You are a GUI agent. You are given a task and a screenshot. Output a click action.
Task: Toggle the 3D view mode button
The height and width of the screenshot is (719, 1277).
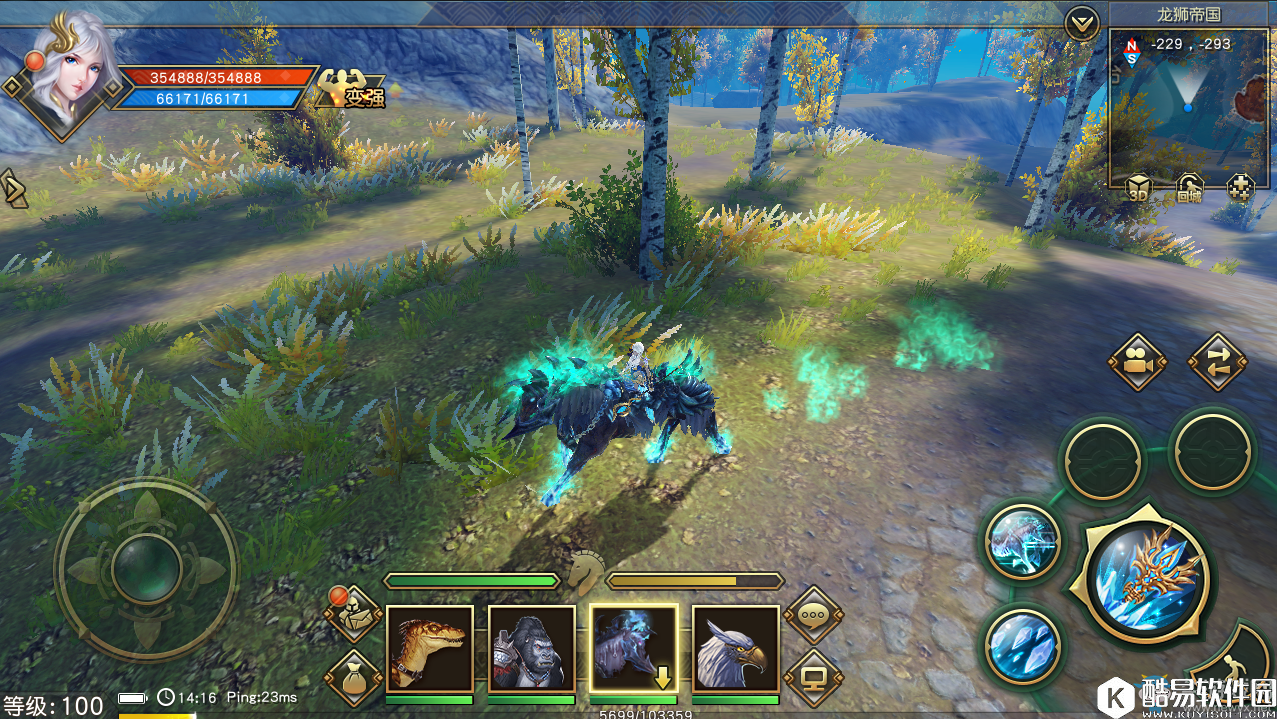click(x=1138, y=187)
